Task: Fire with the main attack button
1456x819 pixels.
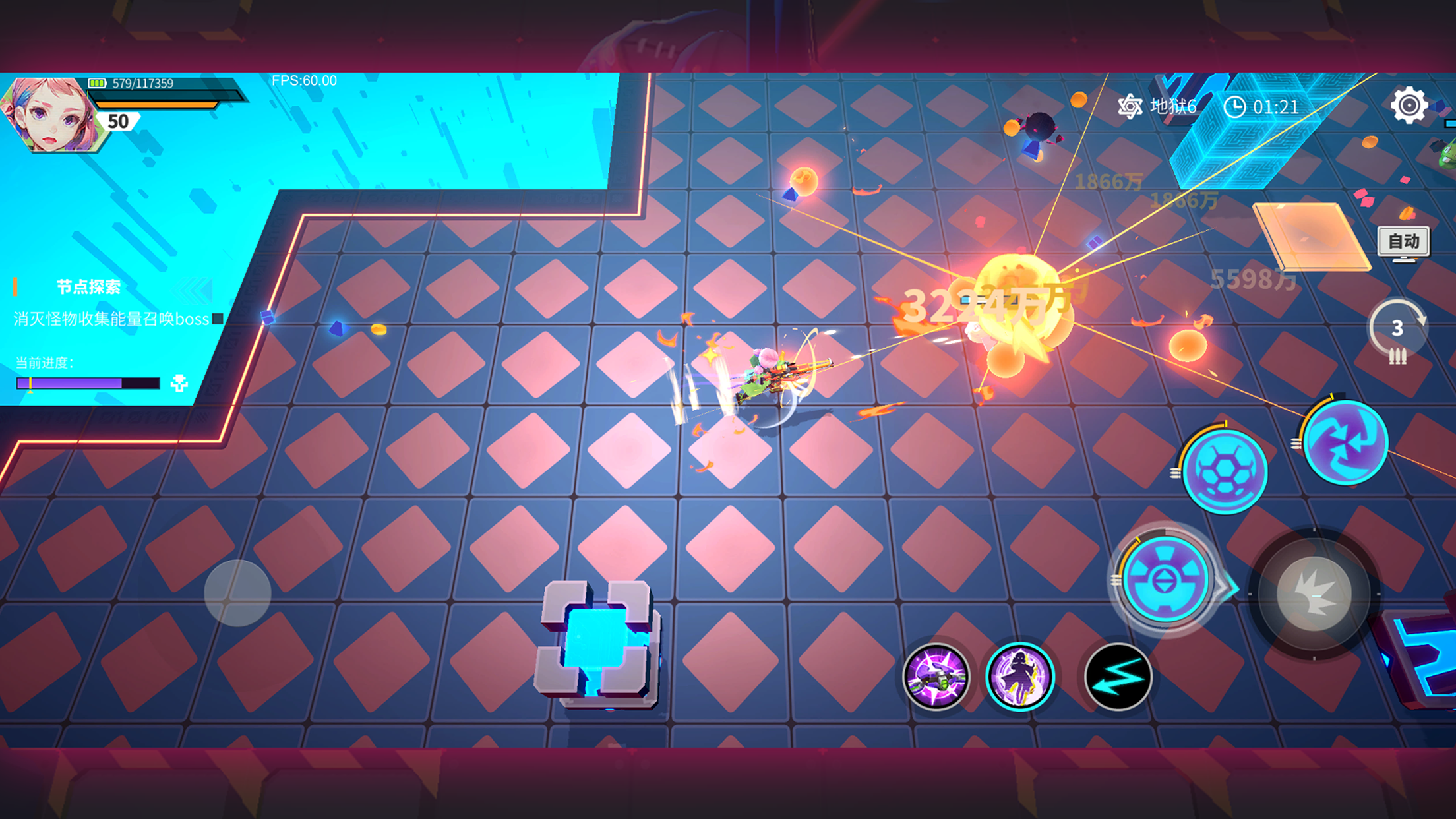Action: click(x=1314, y=593)
